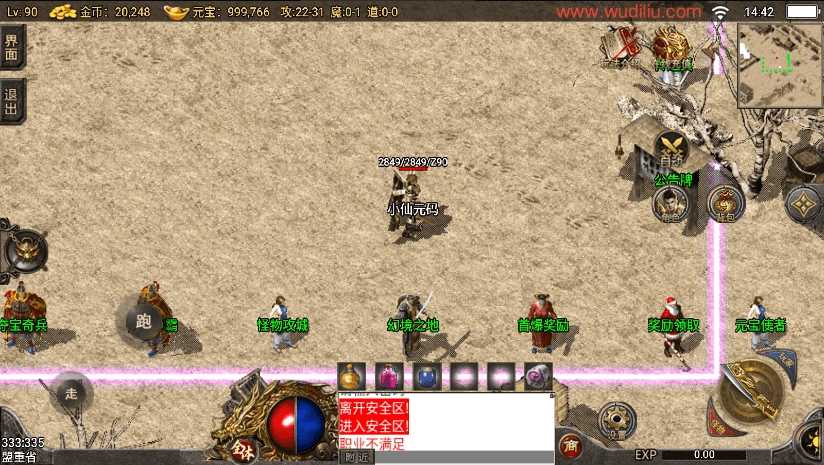
Task: Click the 退出 exit button
Action: [x=11, y=100]
